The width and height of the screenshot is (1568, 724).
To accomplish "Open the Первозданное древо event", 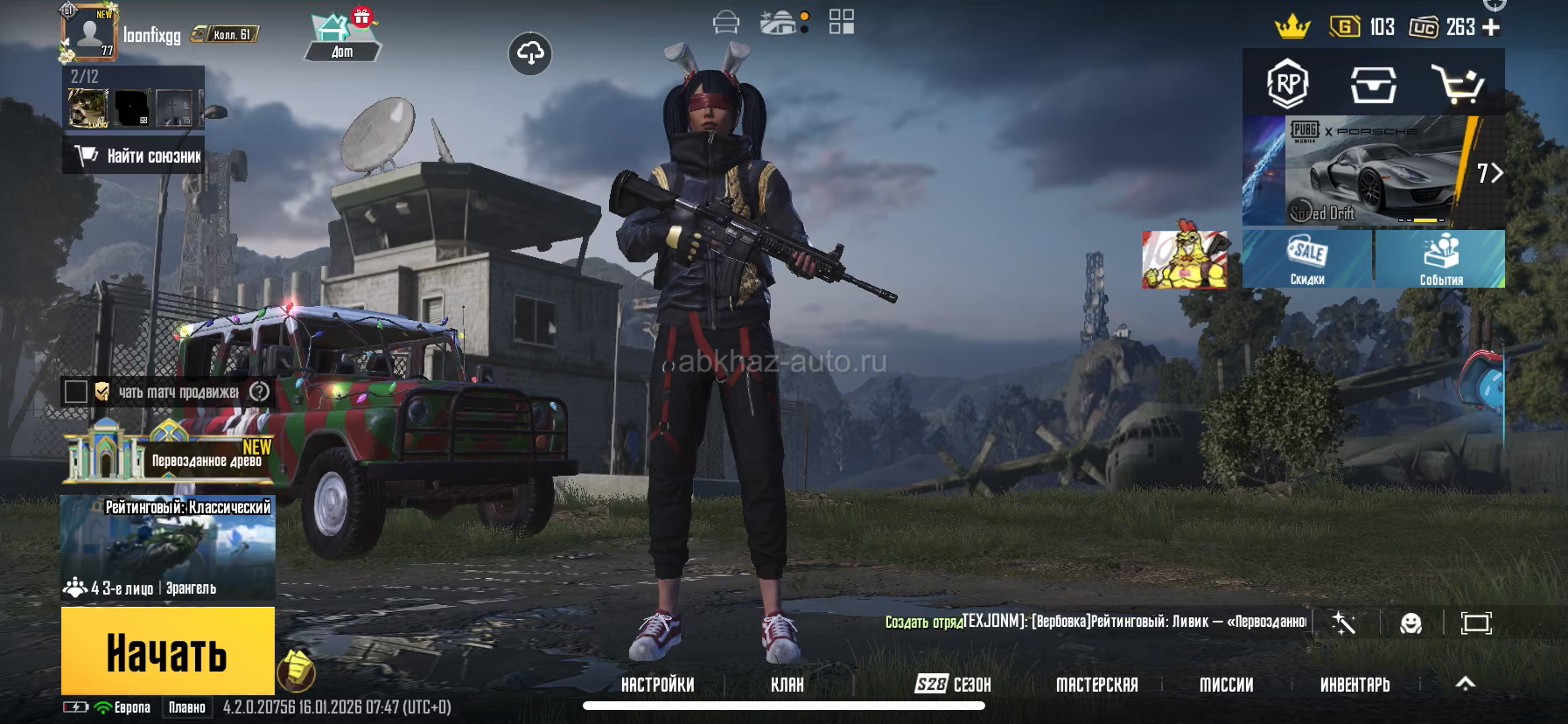I will click(168, 455).
